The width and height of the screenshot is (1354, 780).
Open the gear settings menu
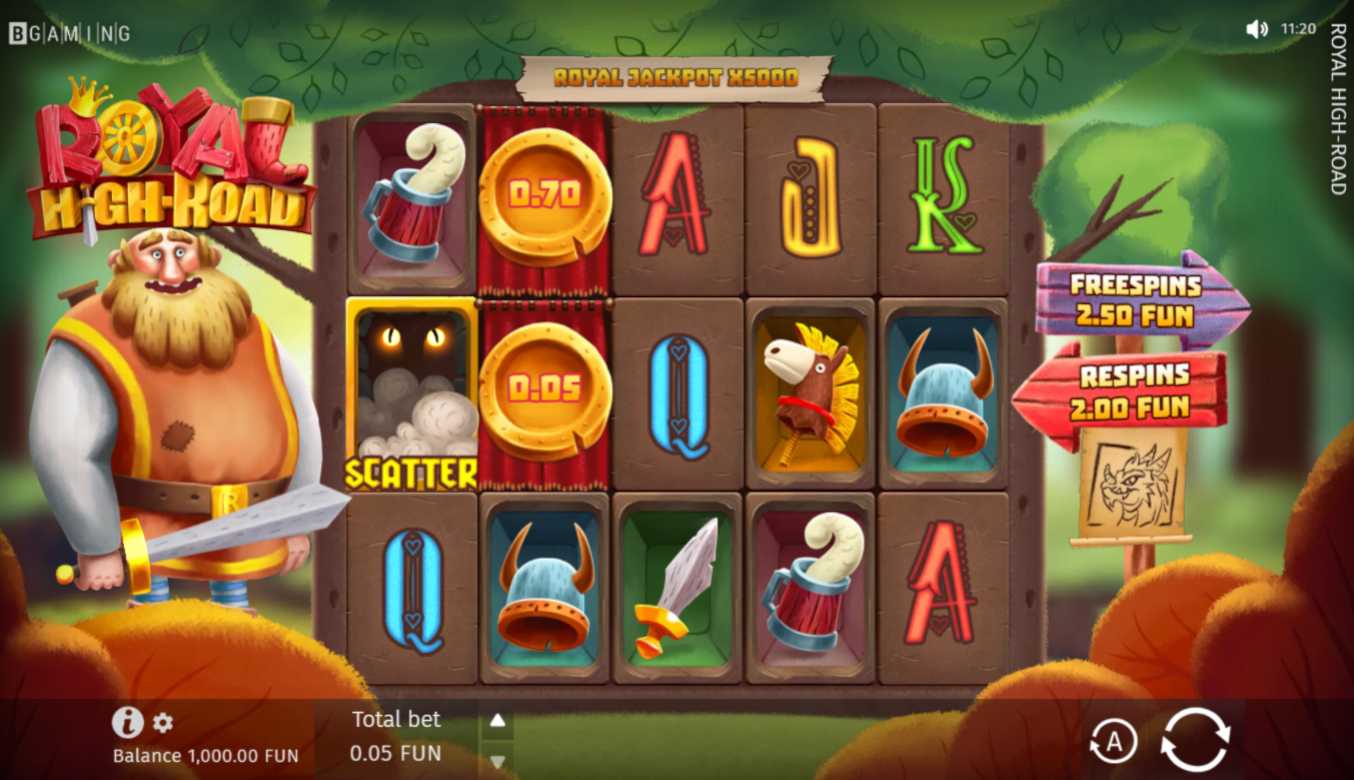click(163, 722)
